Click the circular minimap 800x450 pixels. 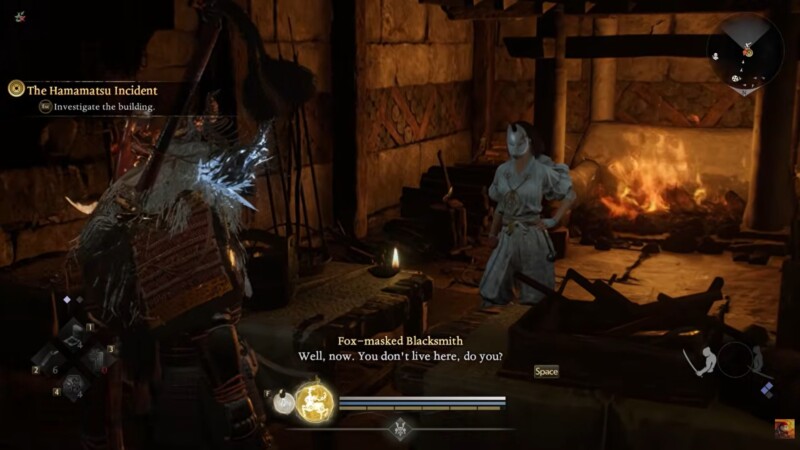[x=745, y=55]
